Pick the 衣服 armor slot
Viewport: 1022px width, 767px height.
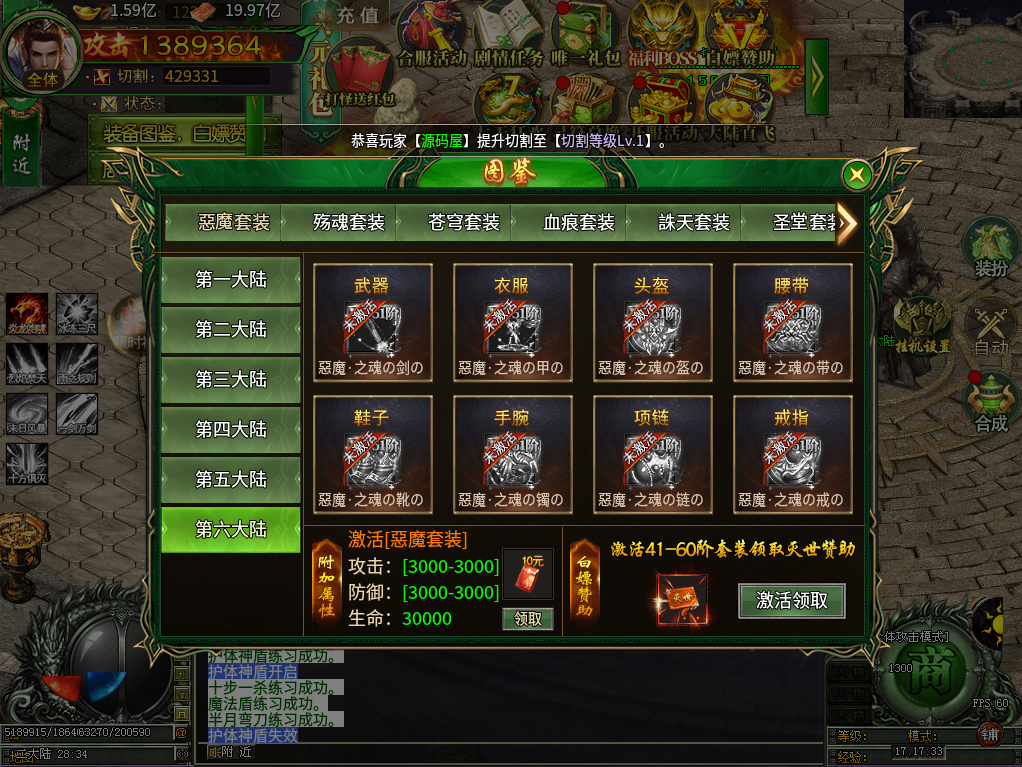pyautogui.click(x=512, y=324)
